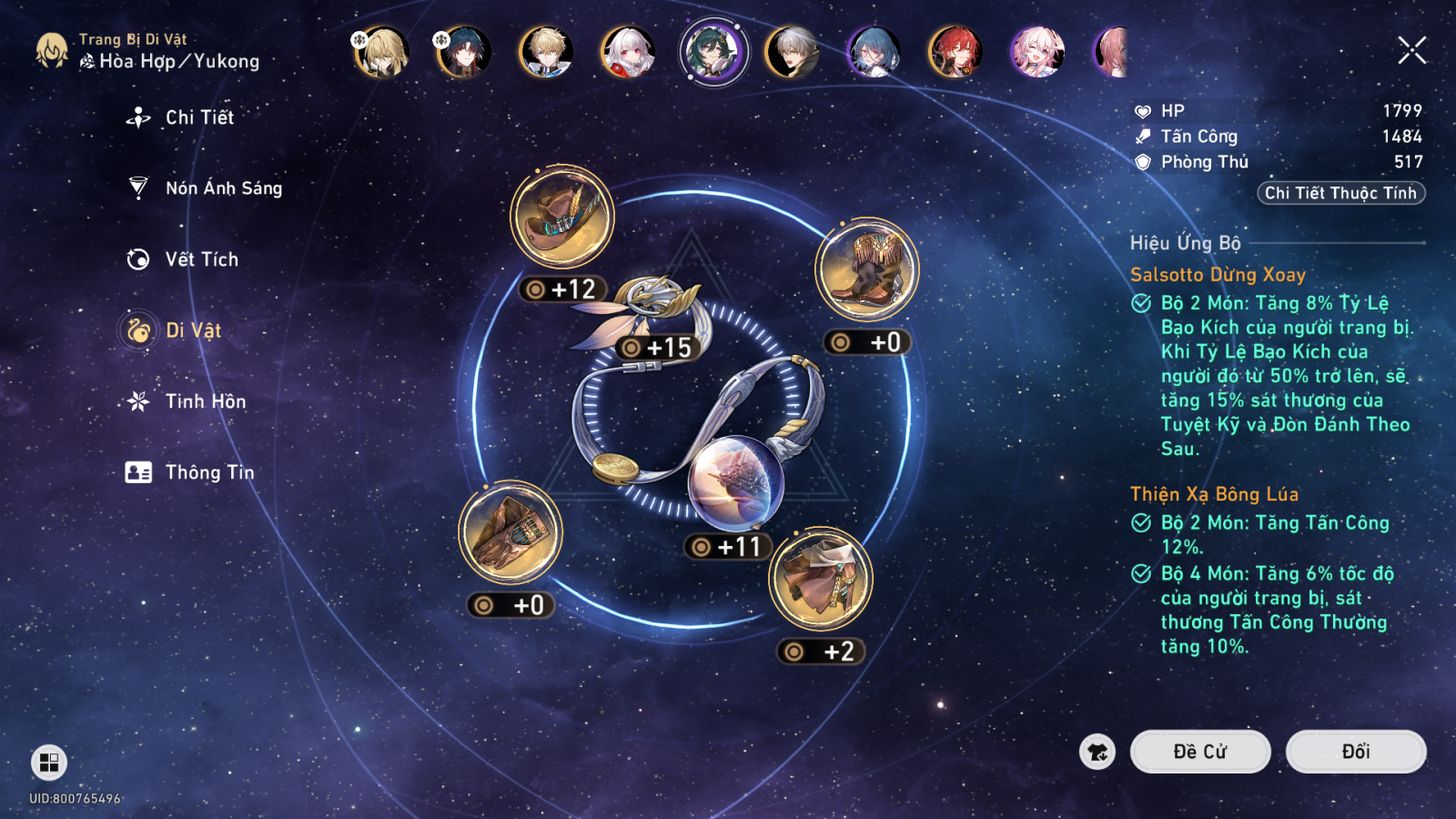The image size is (1456, 819).
Task: Show the Thông Tin tab
Action: (x=209, y=472)
